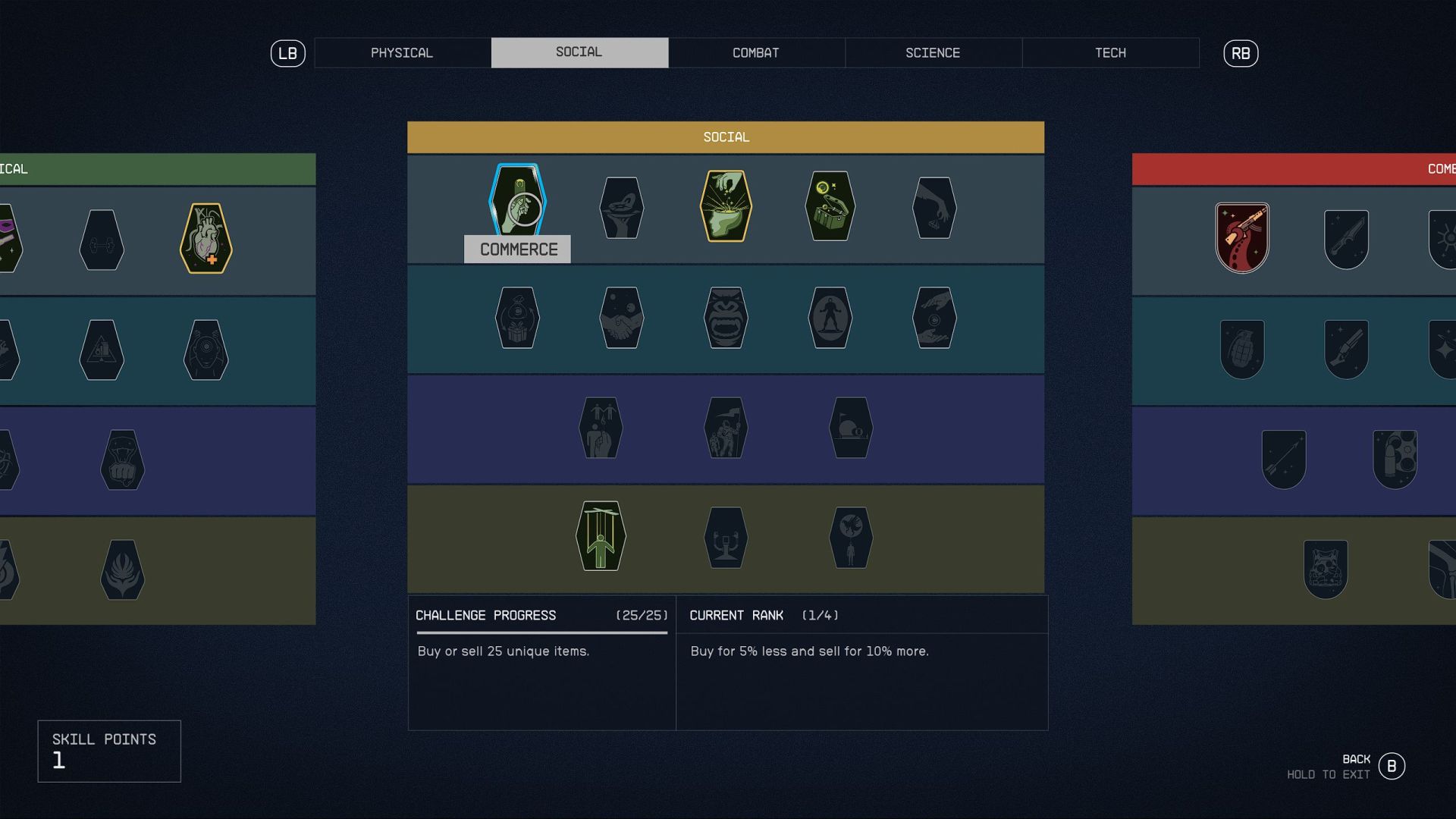
Task: Choose the gift box skill icon
Action: pyautogui.click(x=517, y=318)
